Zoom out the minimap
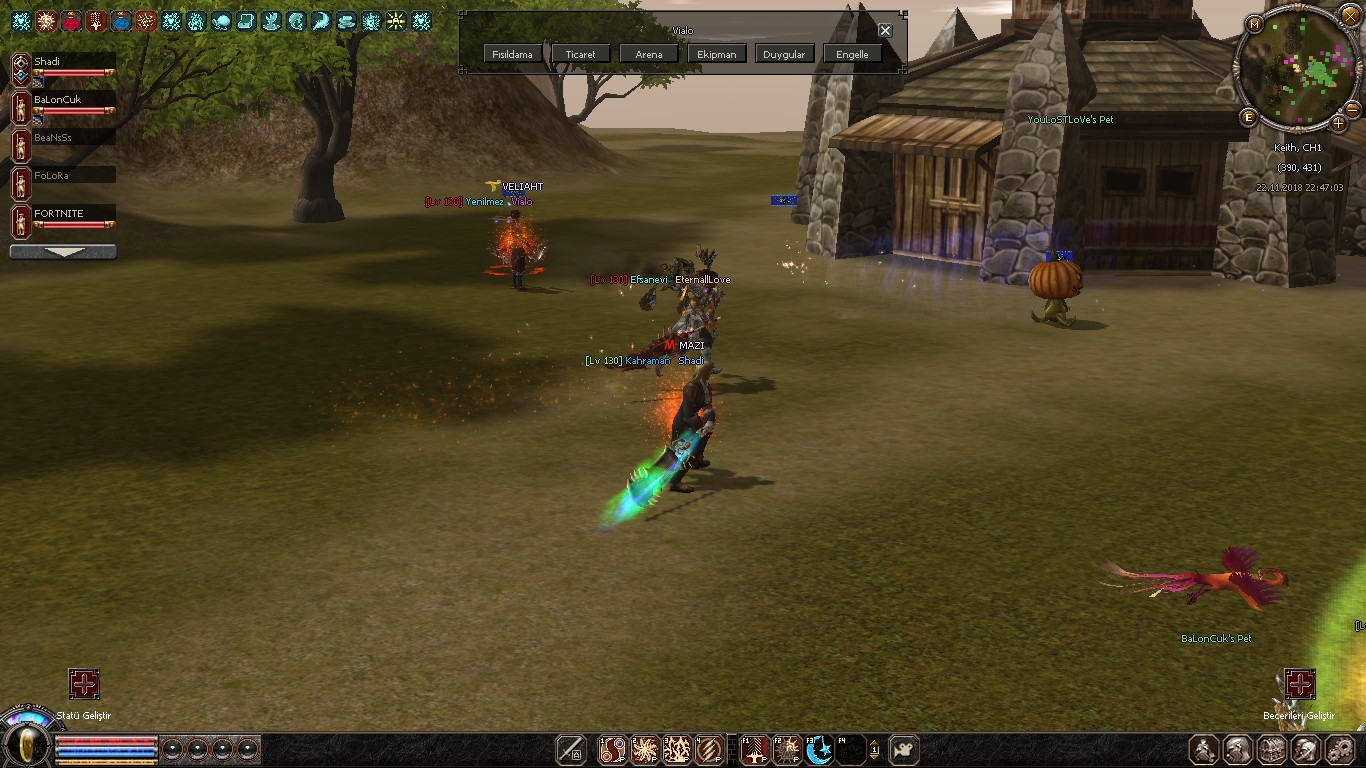 (1352, 108)
